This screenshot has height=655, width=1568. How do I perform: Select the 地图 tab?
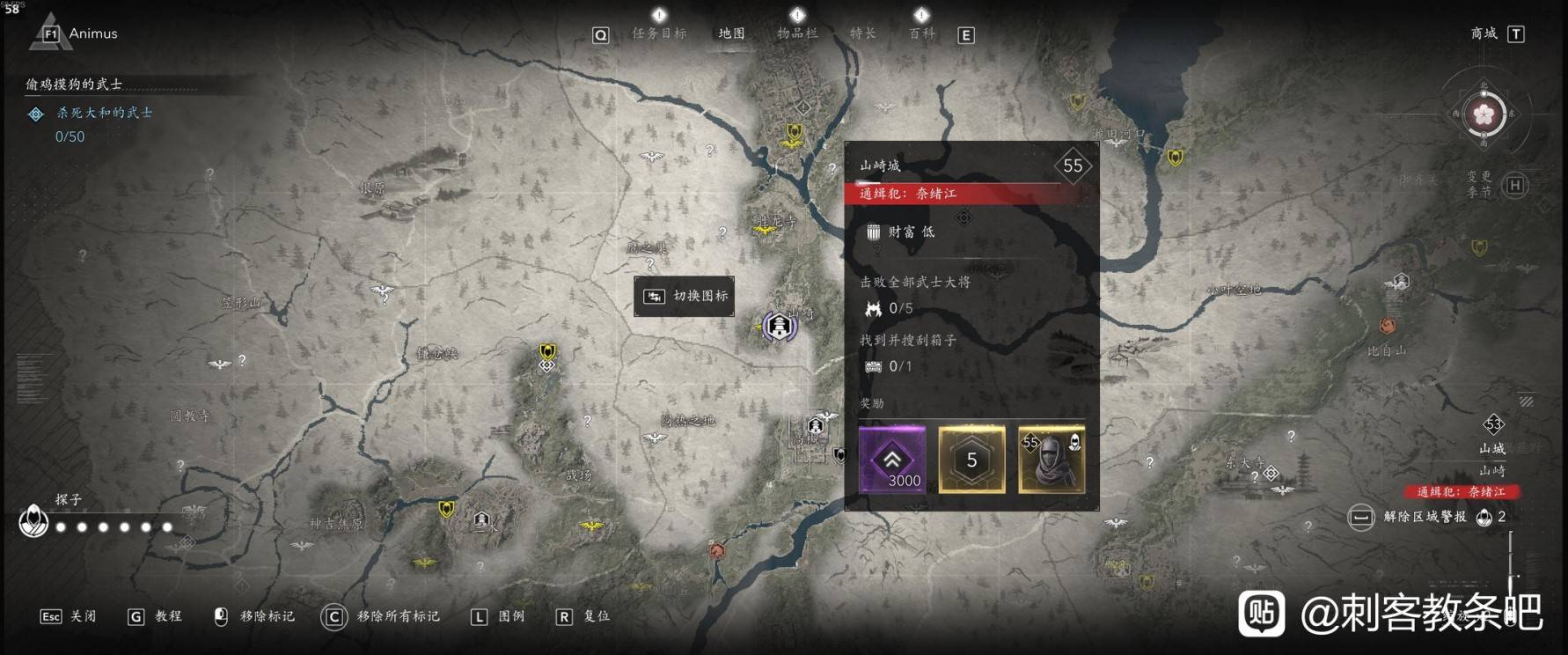click(731, 33)
